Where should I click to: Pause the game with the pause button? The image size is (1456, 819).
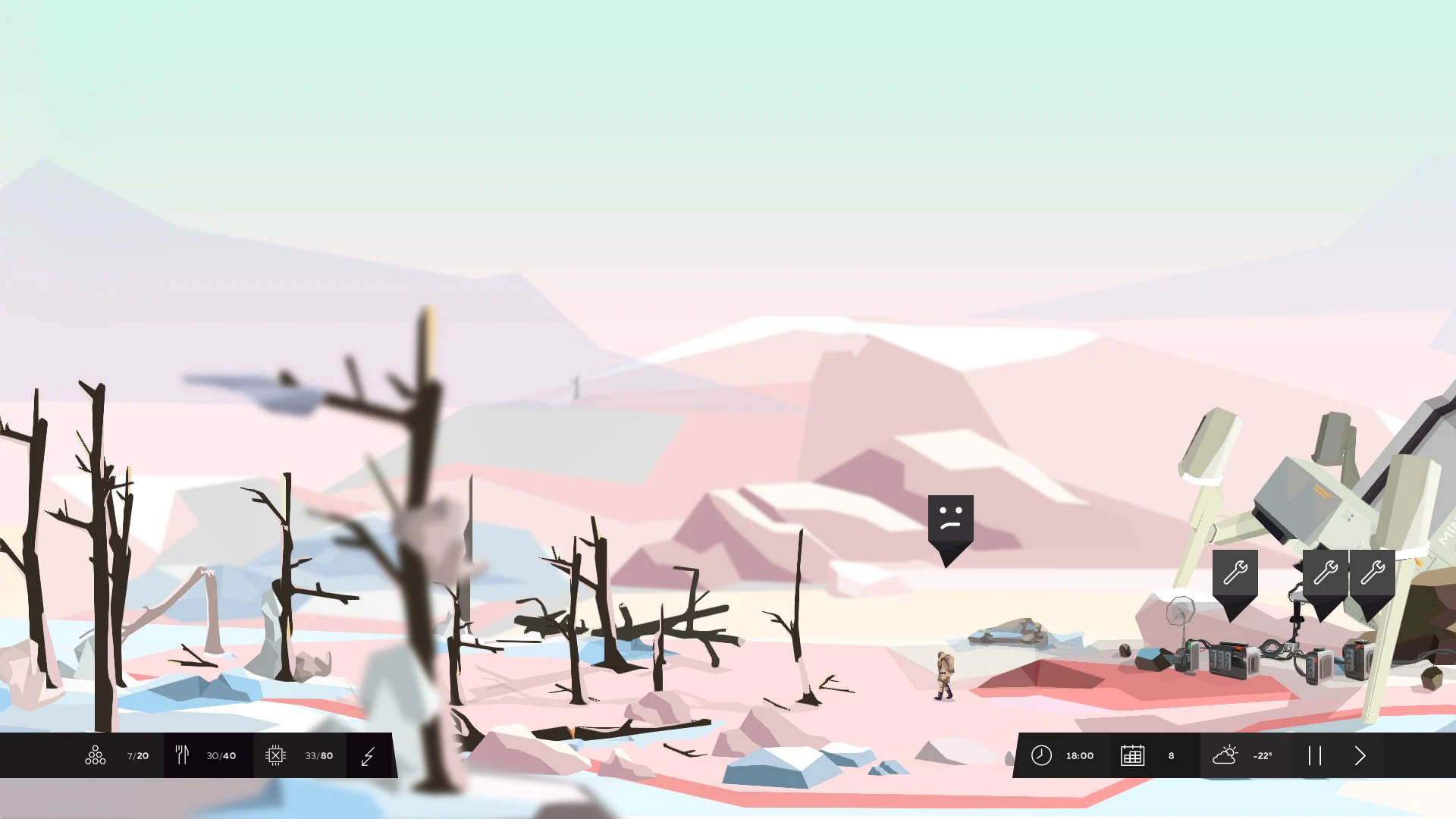(1314, 755)
